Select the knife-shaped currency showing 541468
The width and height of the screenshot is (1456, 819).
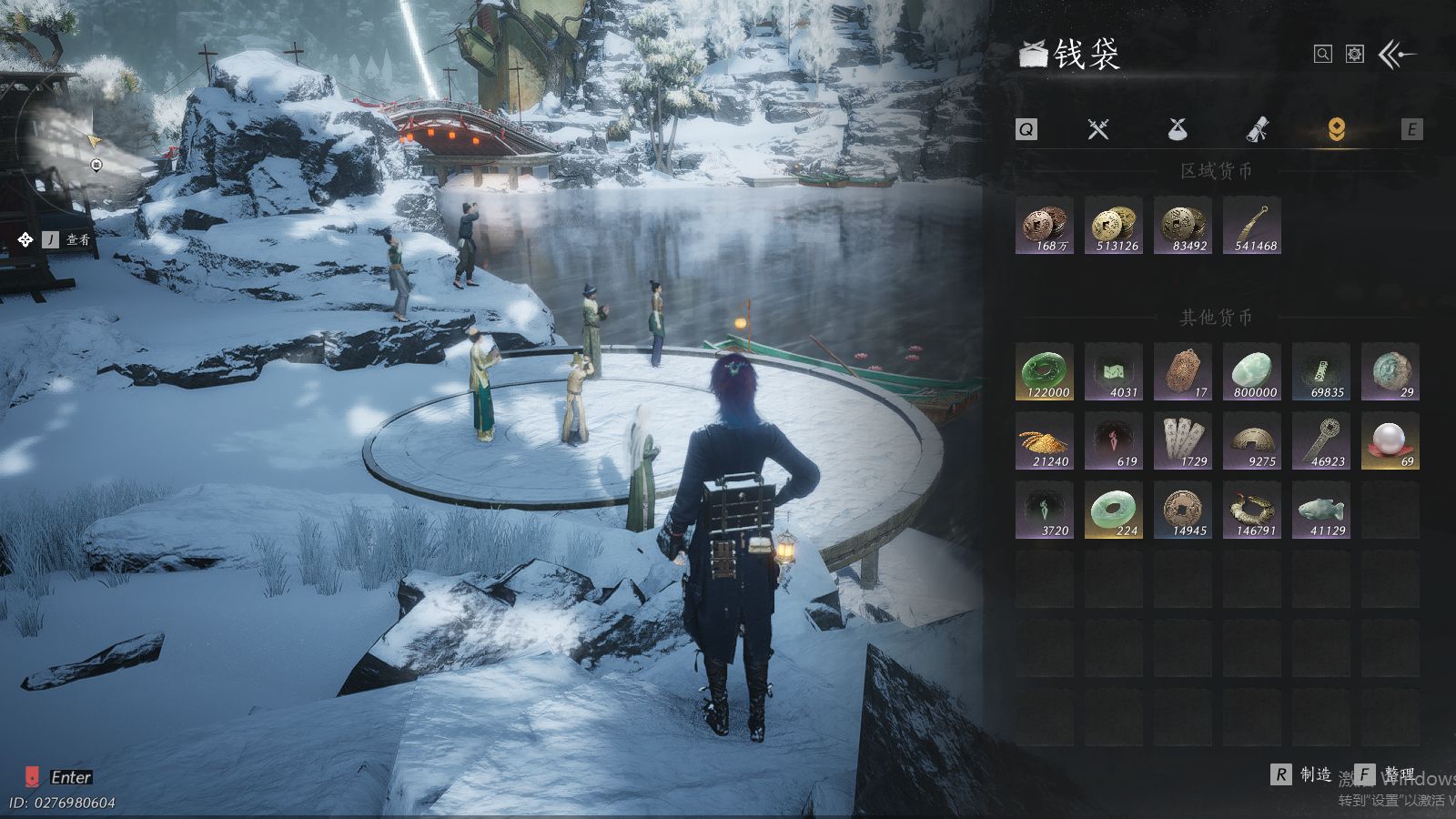1252,225
